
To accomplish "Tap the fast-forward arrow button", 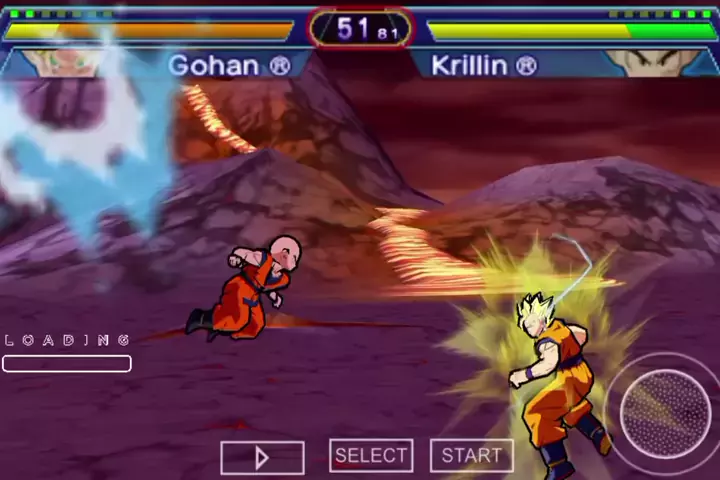I will 262,458.
